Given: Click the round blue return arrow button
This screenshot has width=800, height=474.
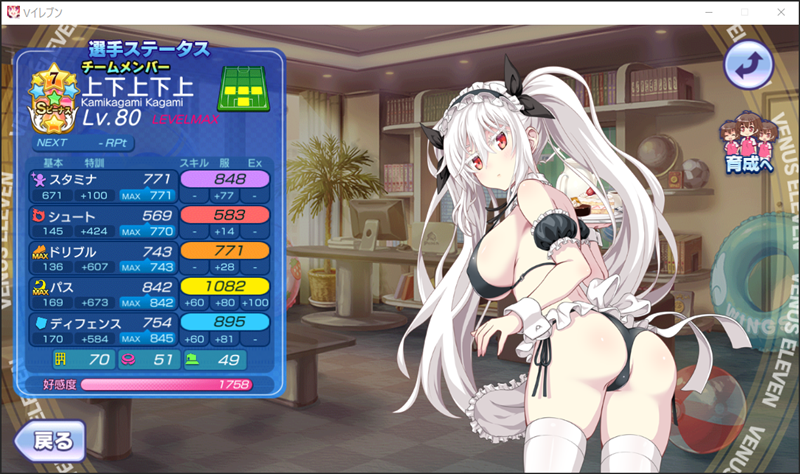Looking at the screenshot, I should [x=749, y=68].
